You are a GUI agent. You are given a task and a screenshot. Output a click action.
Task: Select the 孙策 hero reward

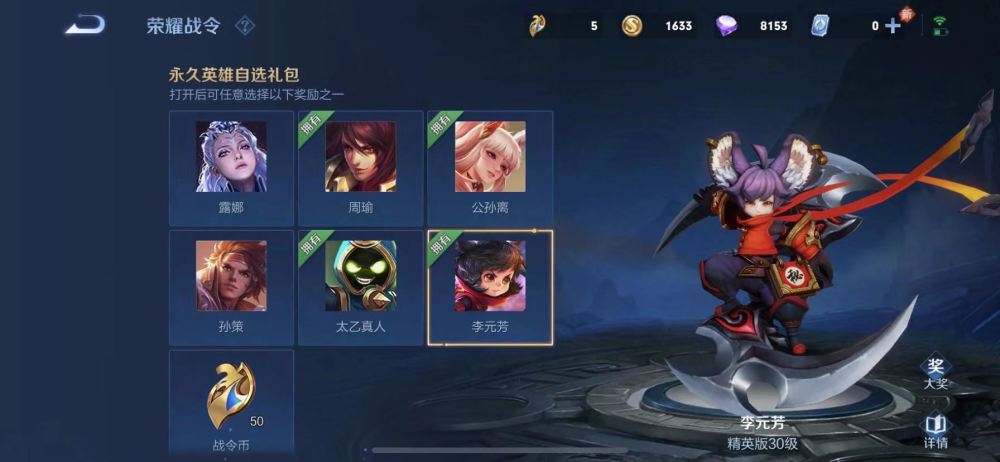point(231,287)
